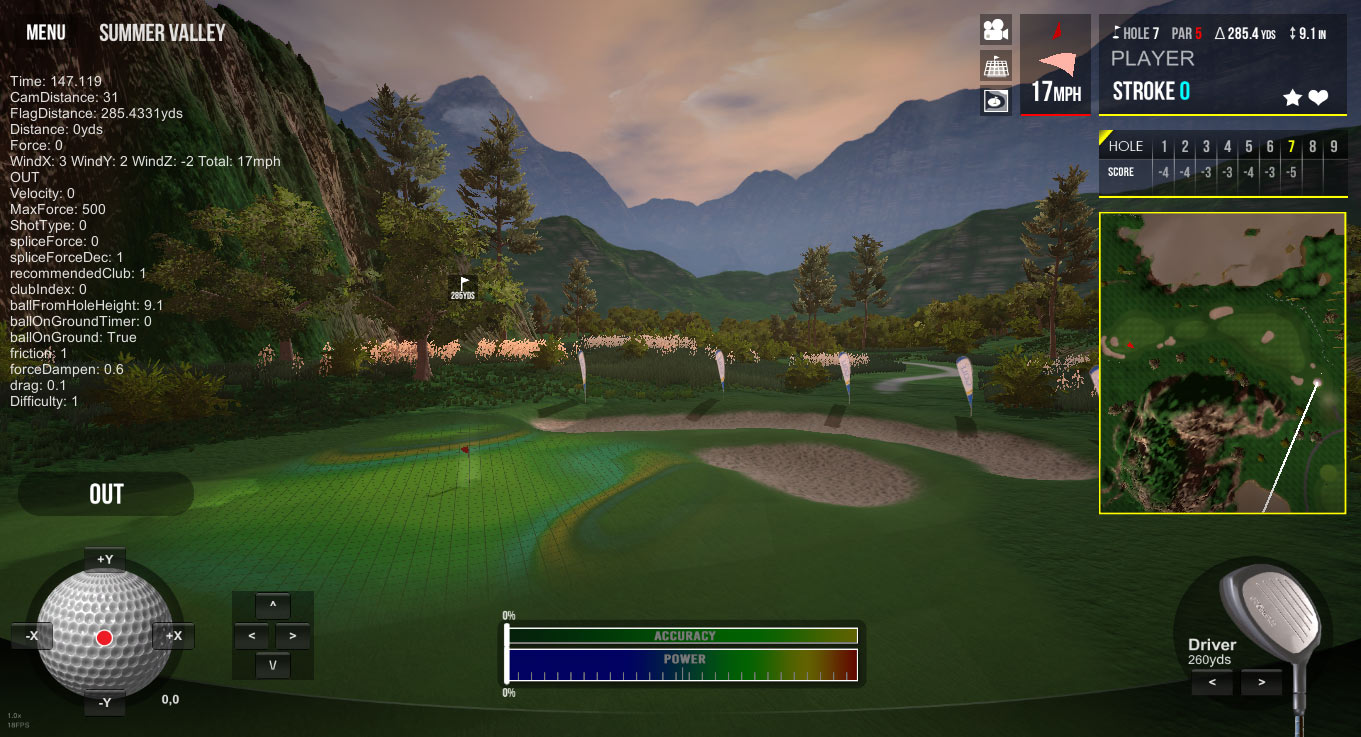Viewport: 1361px width, 737px height.
Task: Shift ball spin right with +X
Action: coord(173,636)
